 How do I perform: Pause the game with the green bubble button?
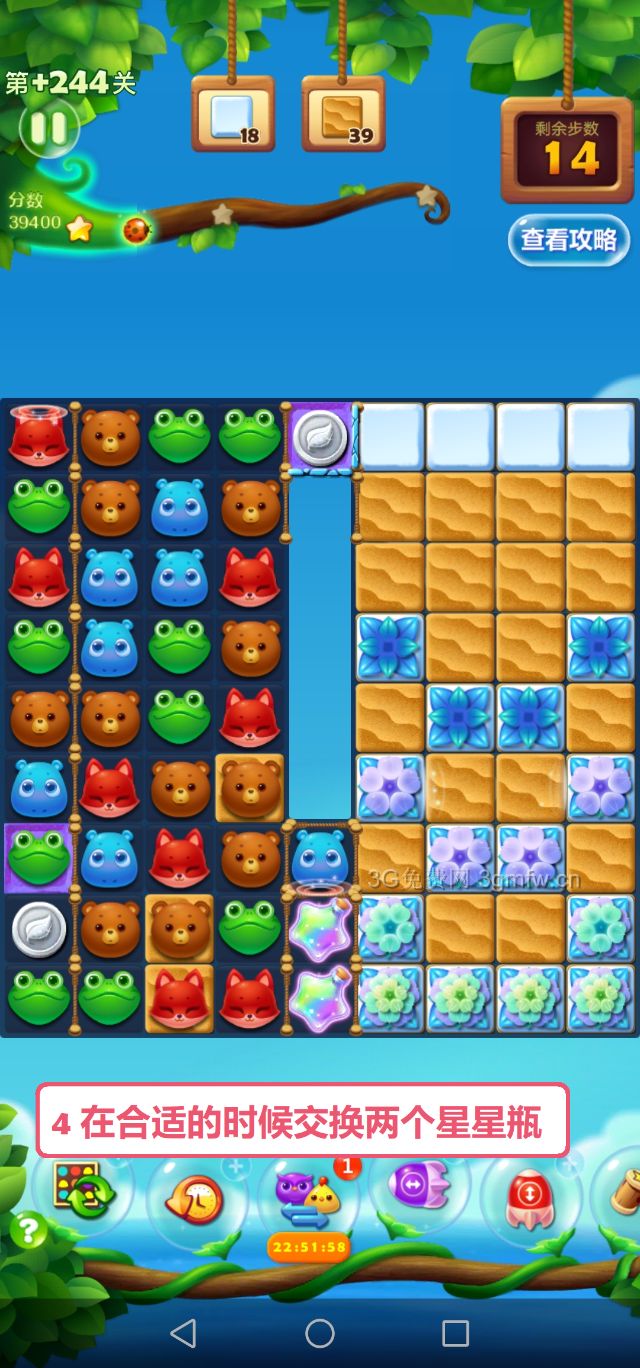click(46, 128)
